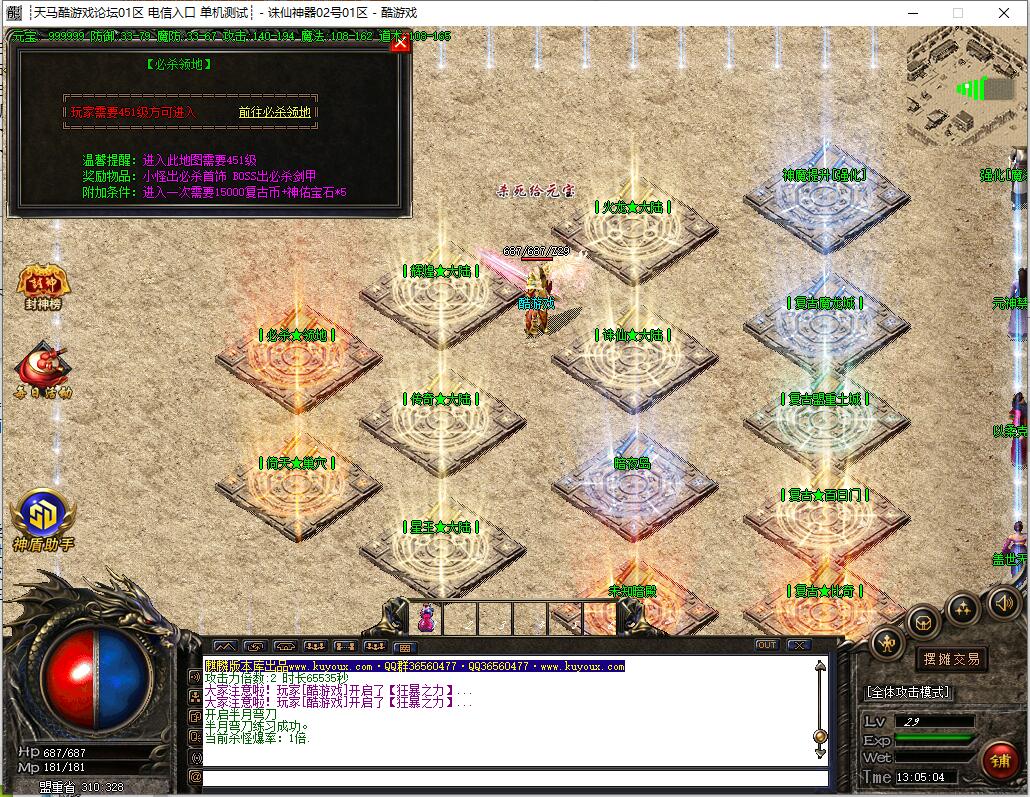Open the 今日活动 daily events icon
This screenshot has width=1030, height=797.
point(43,370)
